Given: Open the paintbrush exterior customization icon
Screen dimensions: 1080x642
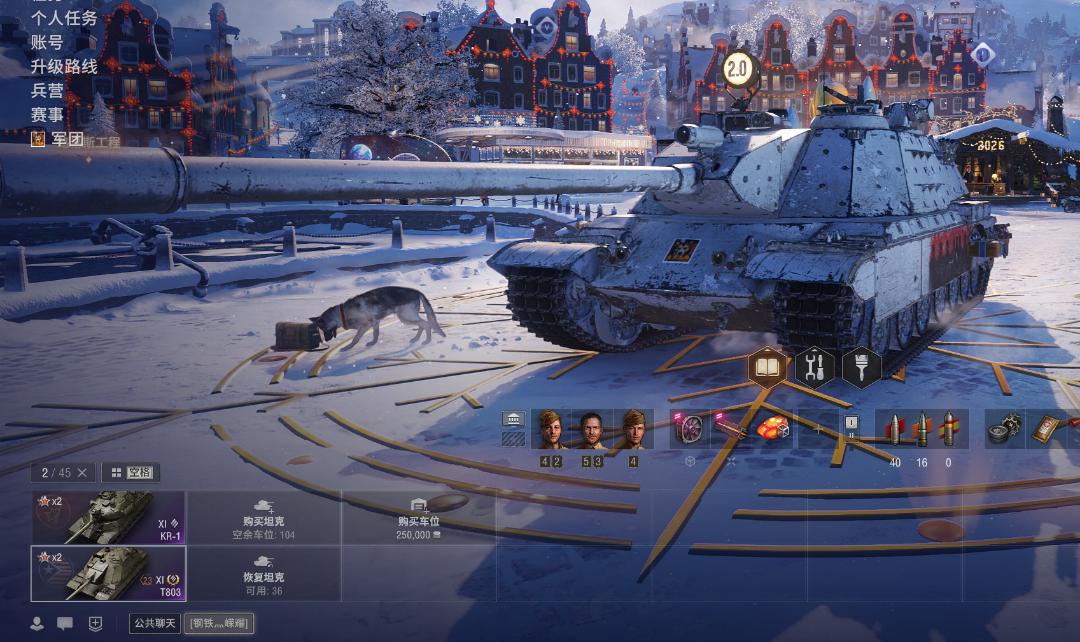Looking at the screenshot, I should tap(861, 367).
